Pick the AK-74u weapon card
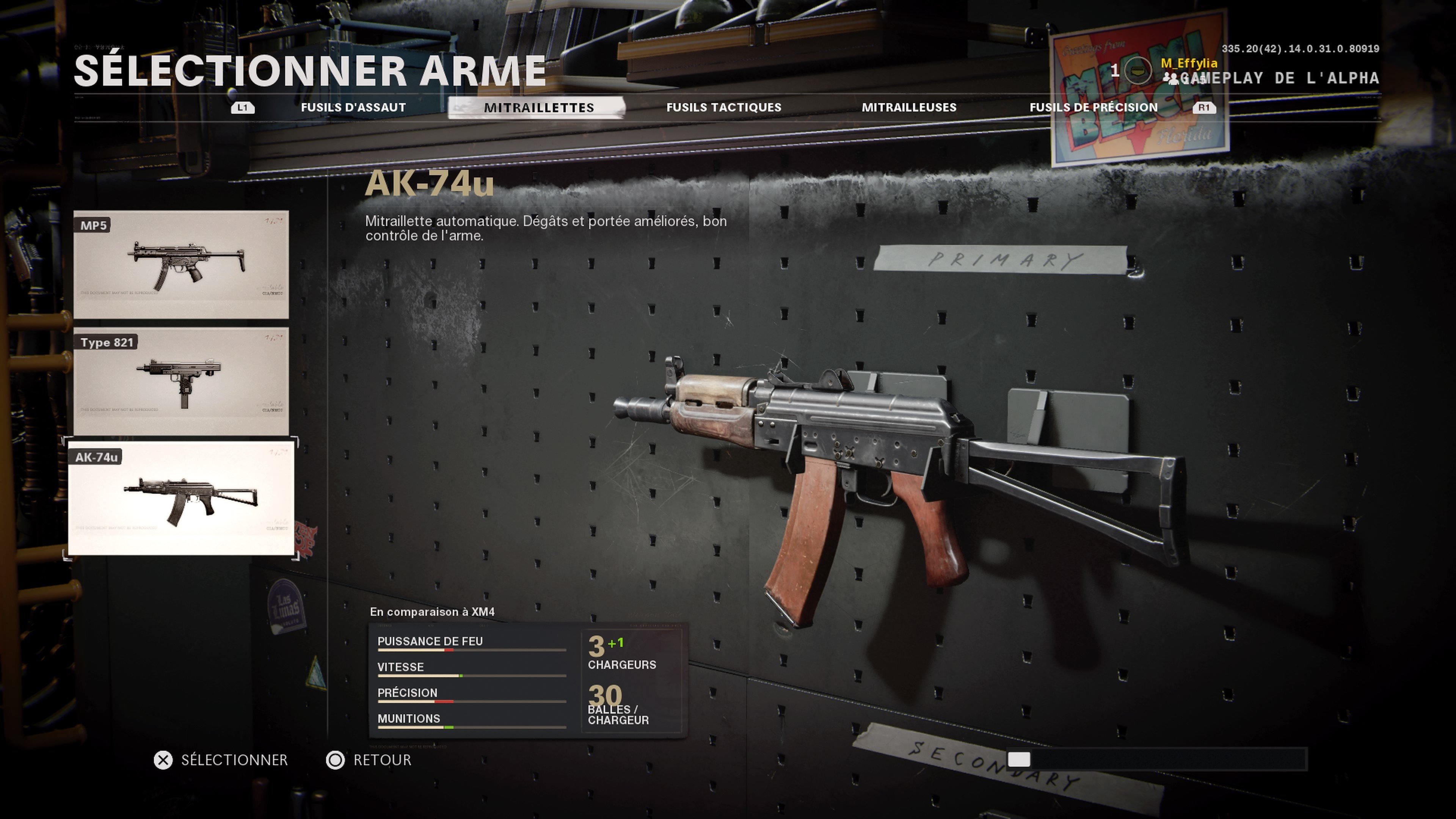Viewport: 1456px width, 819px height. coord(181,498)
